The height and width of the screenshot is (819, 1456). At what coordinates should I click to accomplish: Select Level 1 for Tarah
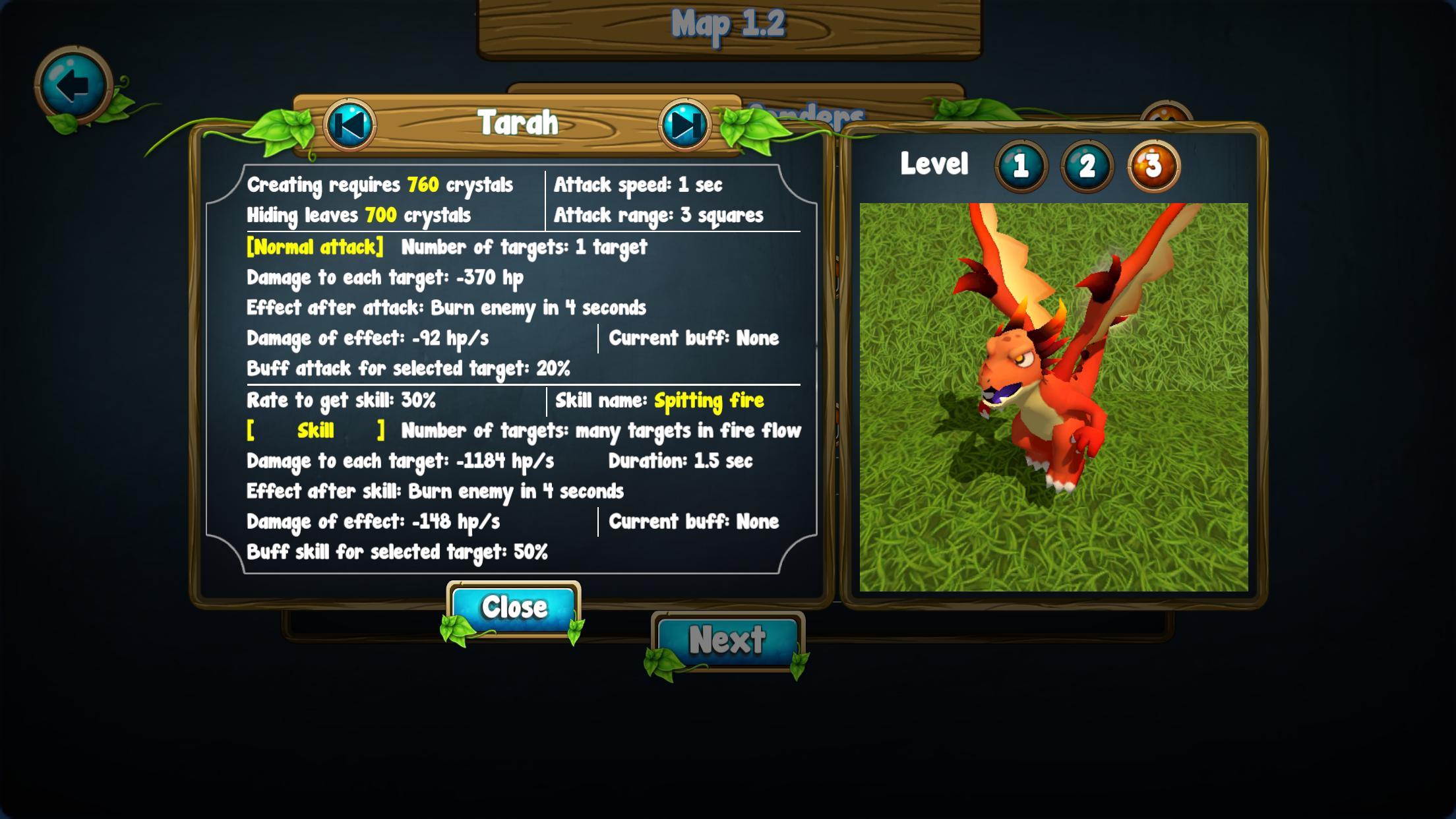click(x=1021, y=166)
